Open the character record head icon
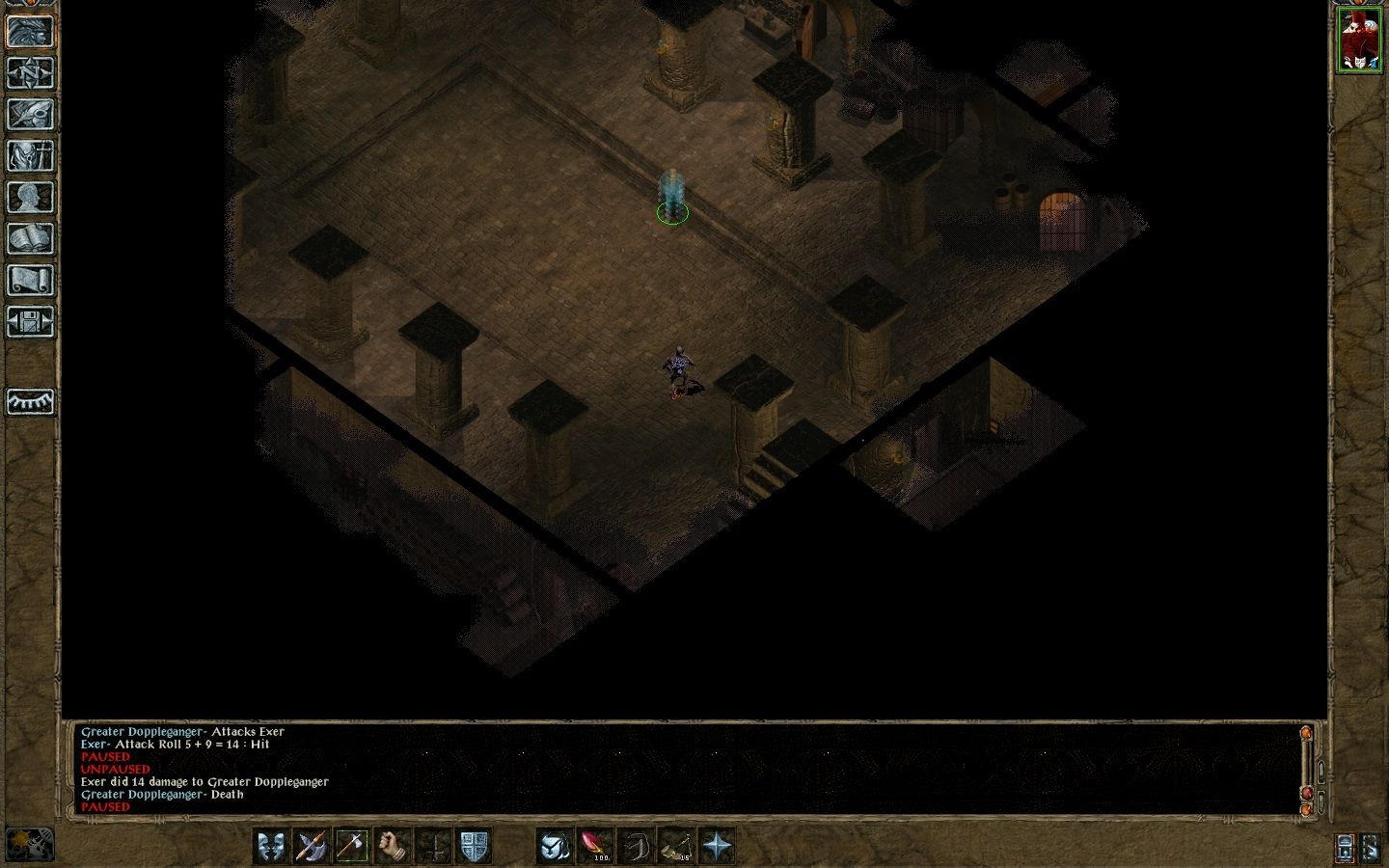The height and width of the screenshot is (868, 1389). point(30,197)
